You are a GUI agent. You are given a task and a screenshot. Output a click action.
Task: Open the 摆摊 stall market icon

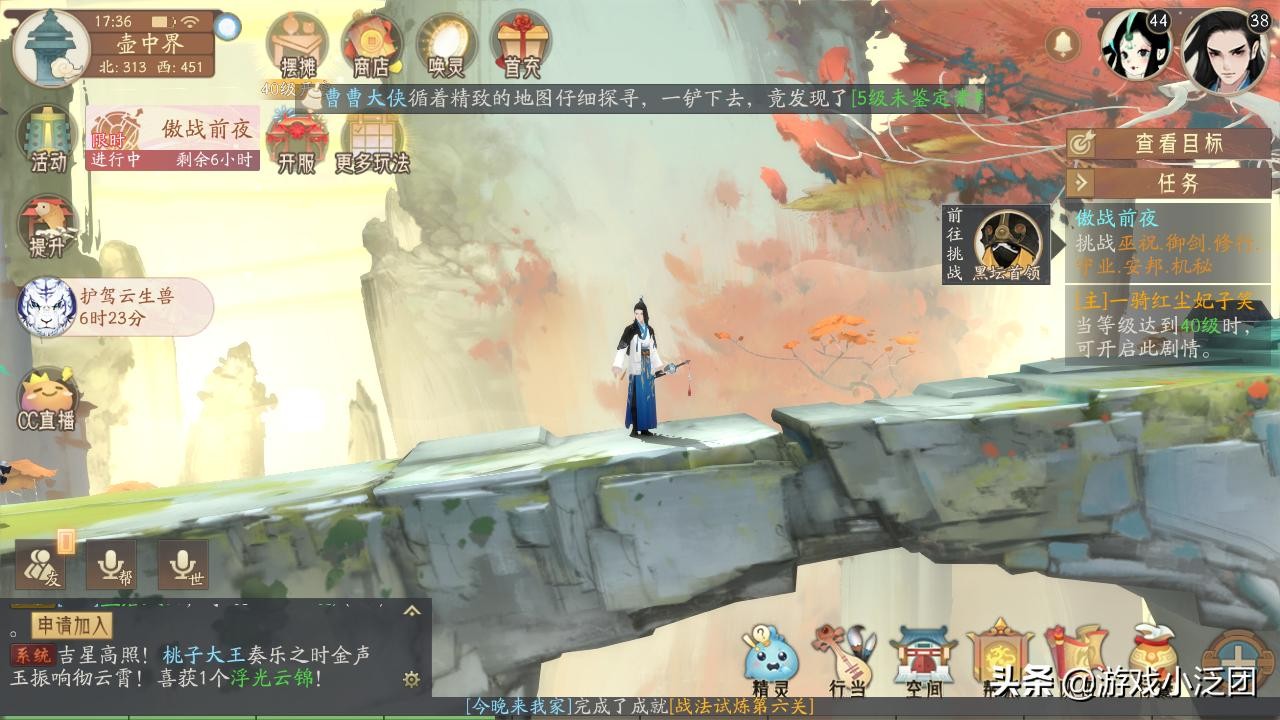[297, 46]
